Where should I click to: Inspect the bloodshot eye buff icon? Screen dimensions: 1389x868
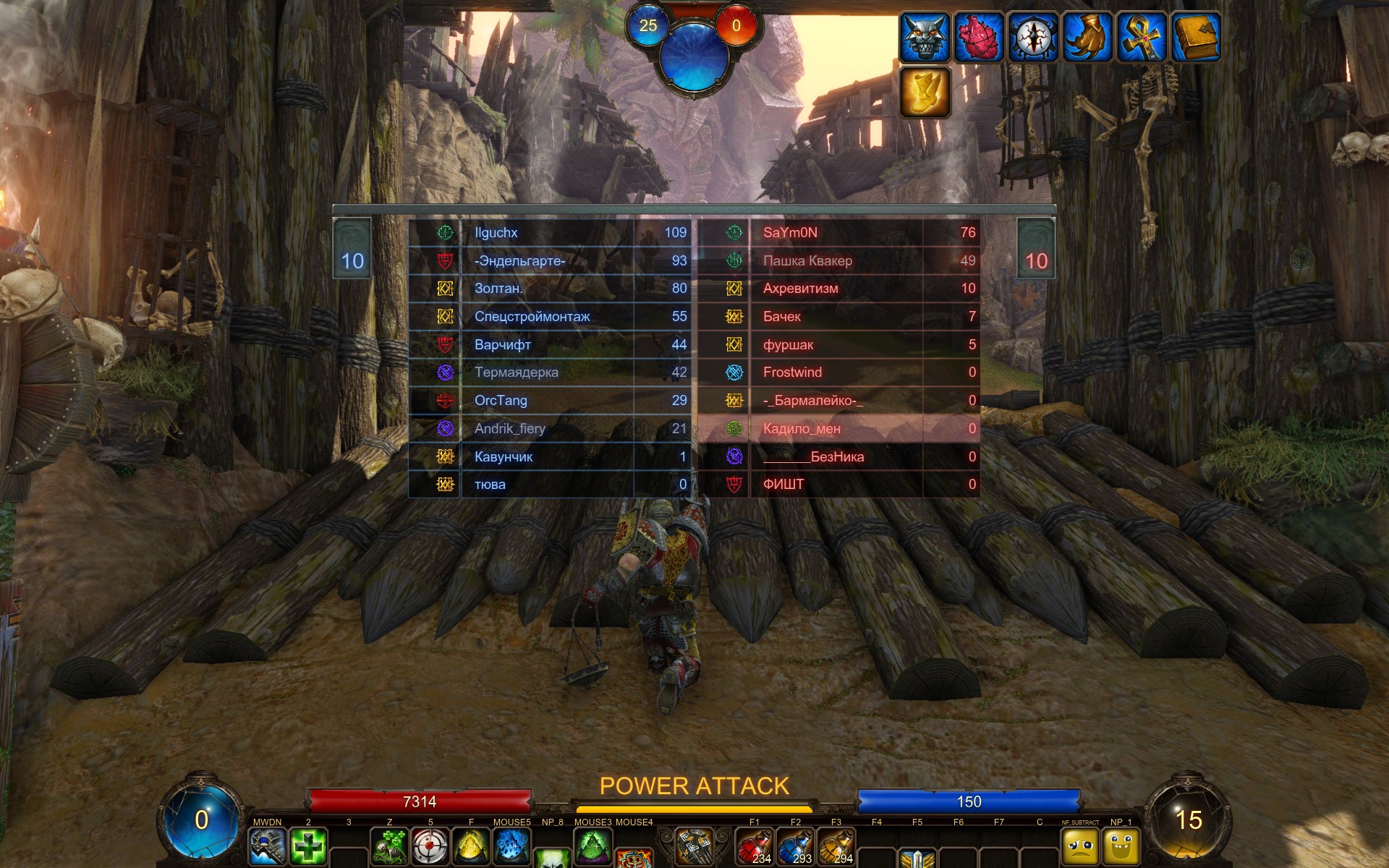(1032, 37)
